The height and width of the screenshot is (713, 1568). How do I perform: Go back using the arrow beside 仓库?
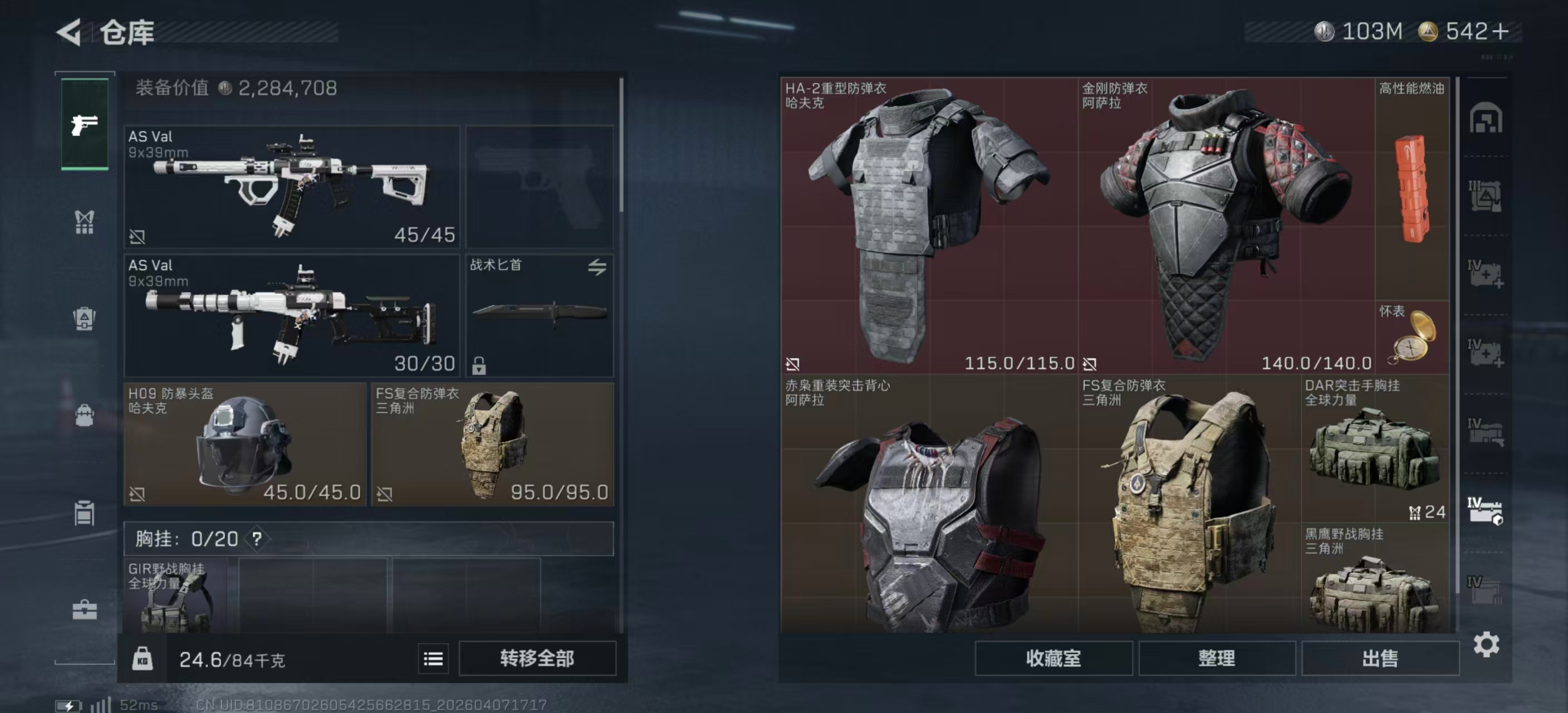coord(69,32)
